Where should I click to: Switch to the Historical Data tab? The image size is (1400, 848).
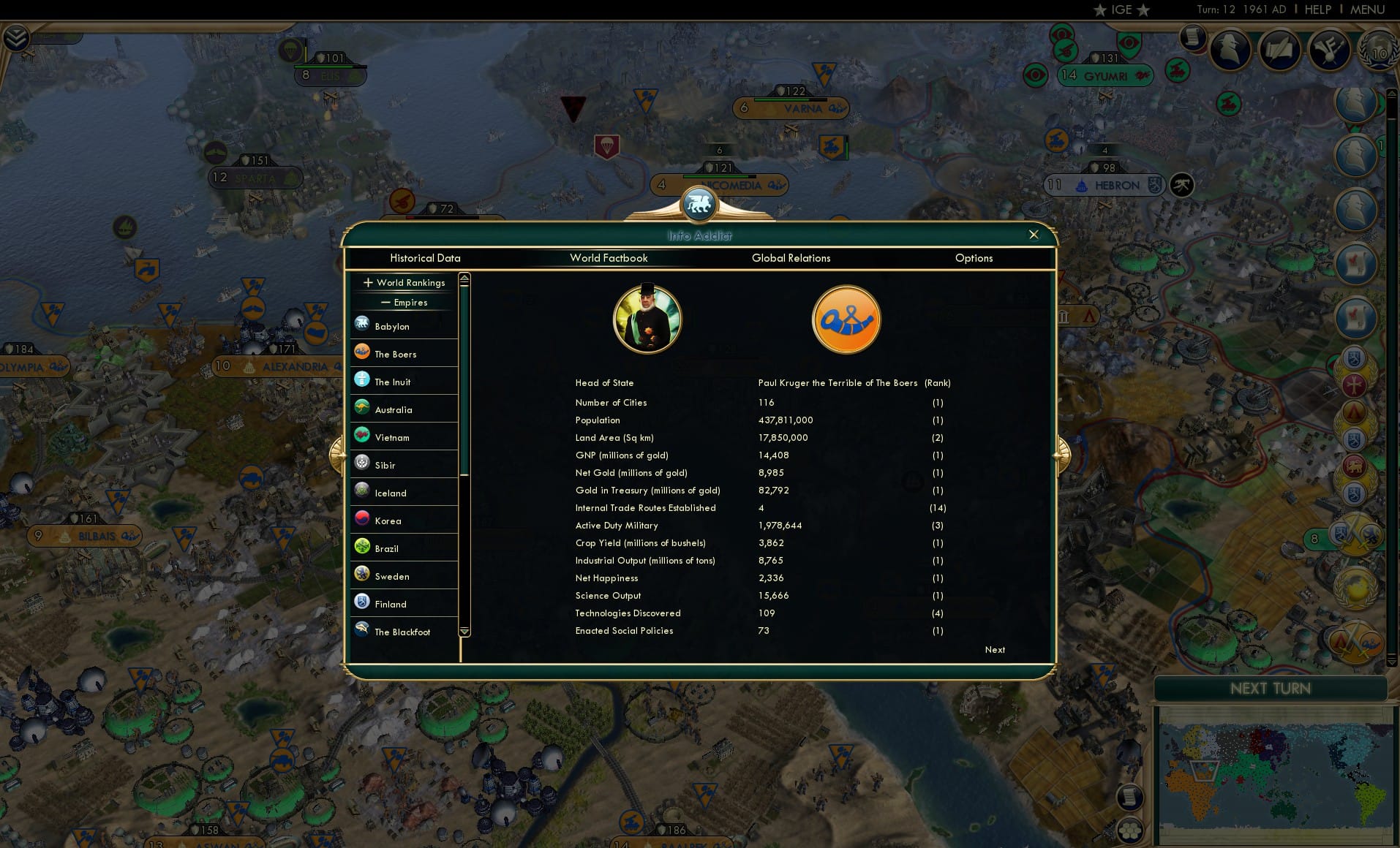[x=426, y=258]
